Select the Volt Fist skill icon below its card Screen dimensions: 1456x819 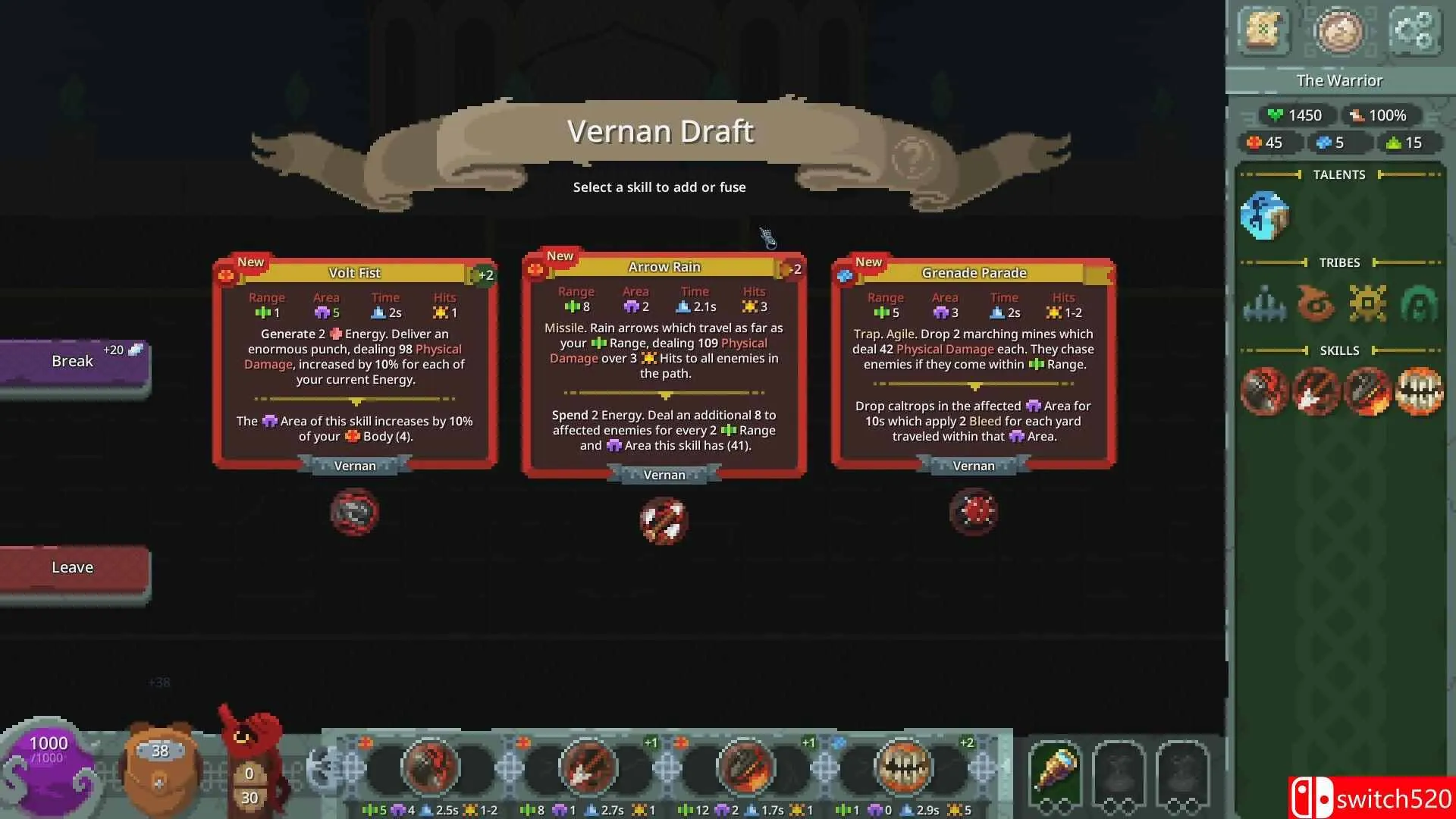click(x=354, y=512)
